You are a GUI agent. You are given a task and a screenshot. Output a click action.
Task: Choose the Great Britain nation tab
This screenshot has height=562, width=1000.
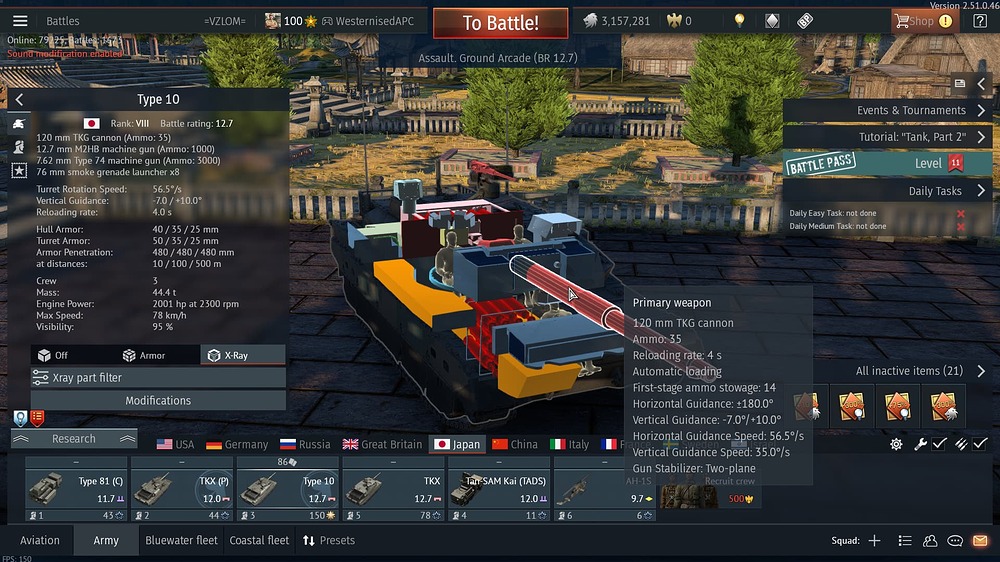tap(382, 444)
